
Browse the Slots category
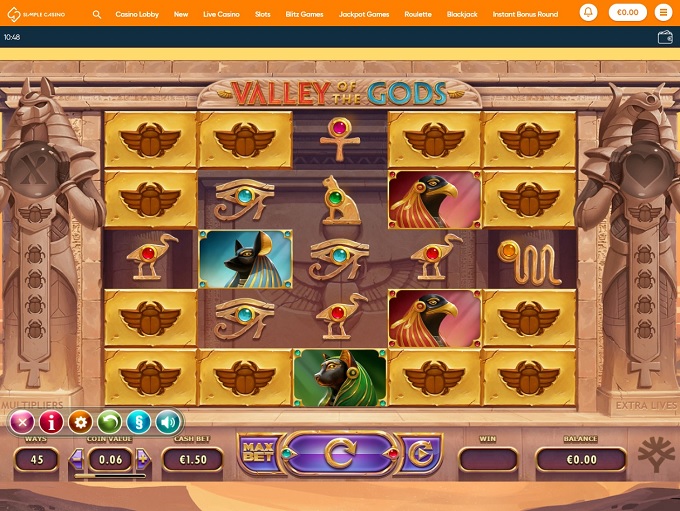[262, 15]
